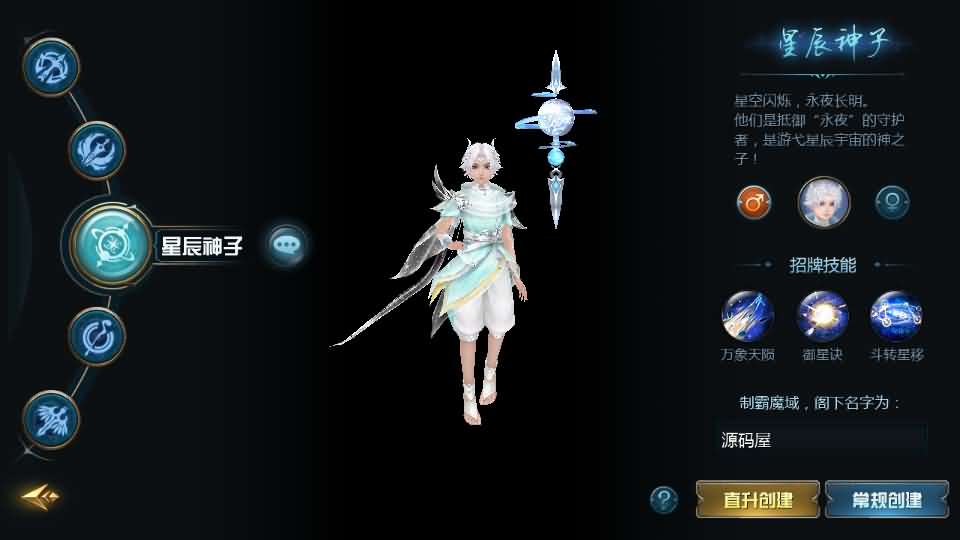Viewport: 960px width, 540px height.
Task: Select the female gender symbol
Action: point(891,202)
